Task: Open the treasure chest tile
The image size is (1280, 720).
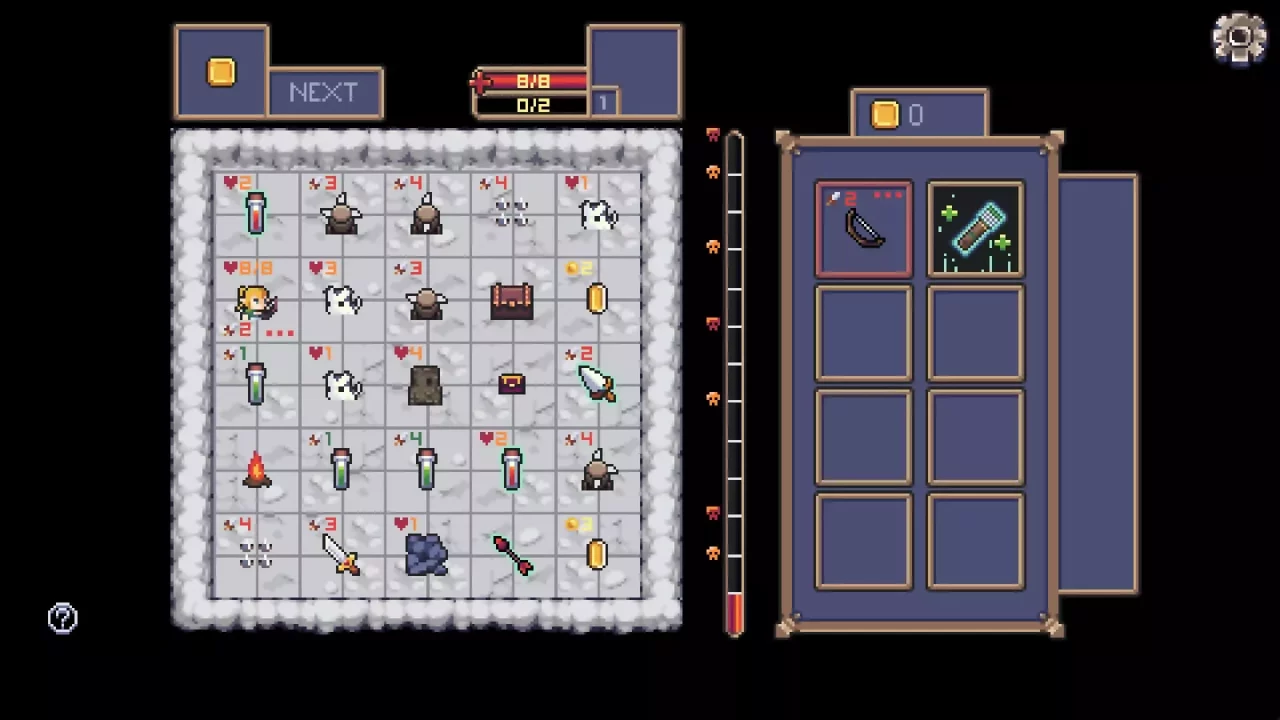Action: tap(512, 300)
